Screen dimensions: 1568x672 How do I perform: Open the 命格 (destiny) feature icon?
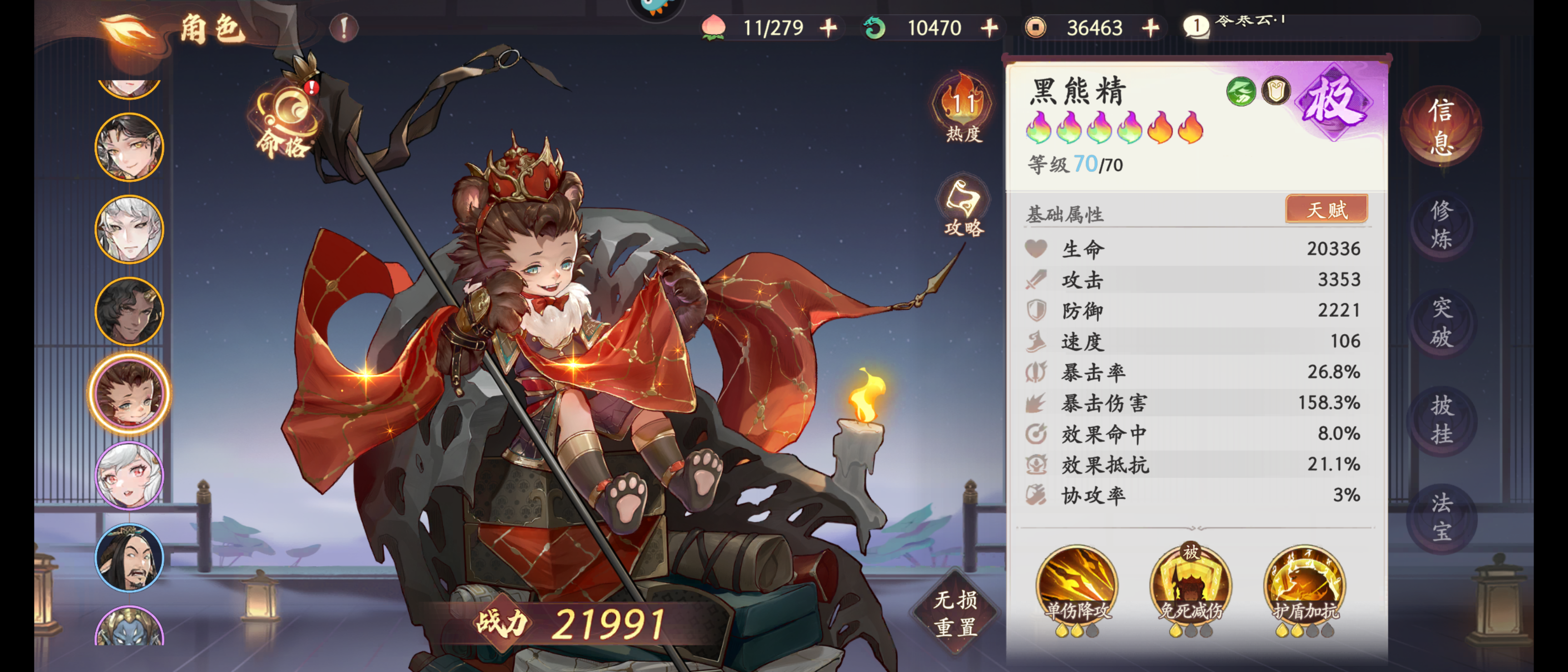click(x=286, y=115)
